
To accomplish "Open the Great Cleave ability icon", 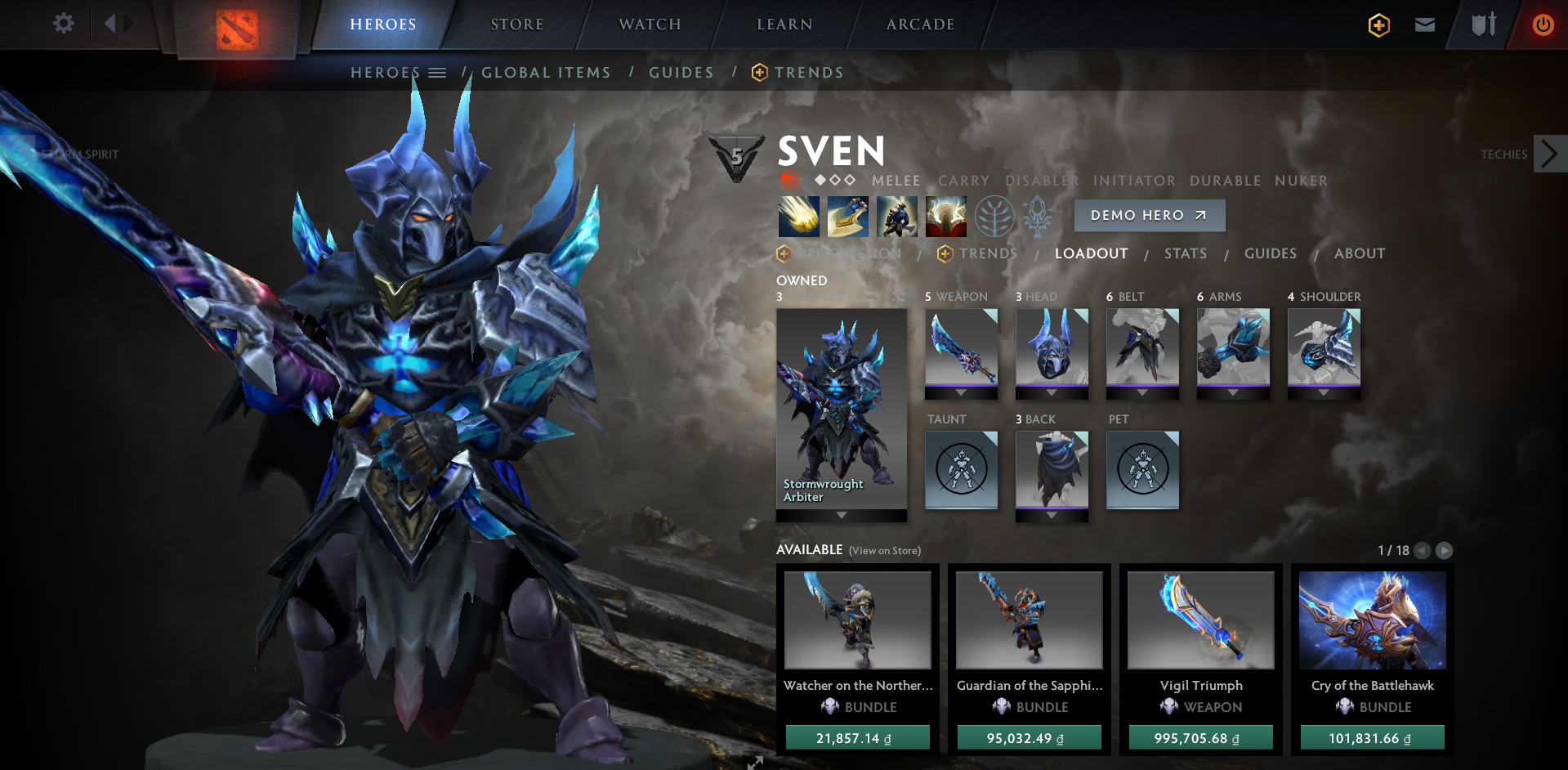I will coord(847,215).
